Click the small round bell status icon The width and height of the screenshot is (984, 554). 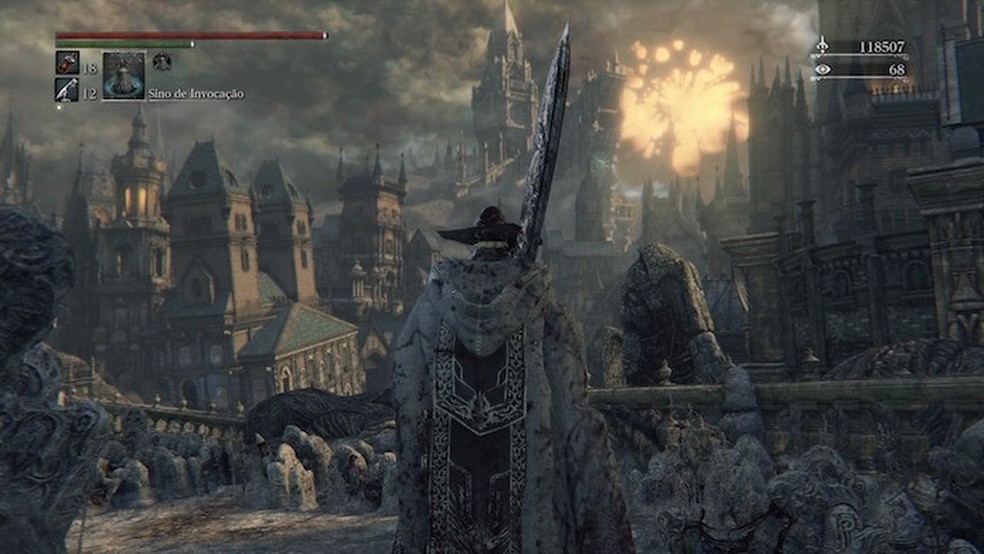(162, 61)
